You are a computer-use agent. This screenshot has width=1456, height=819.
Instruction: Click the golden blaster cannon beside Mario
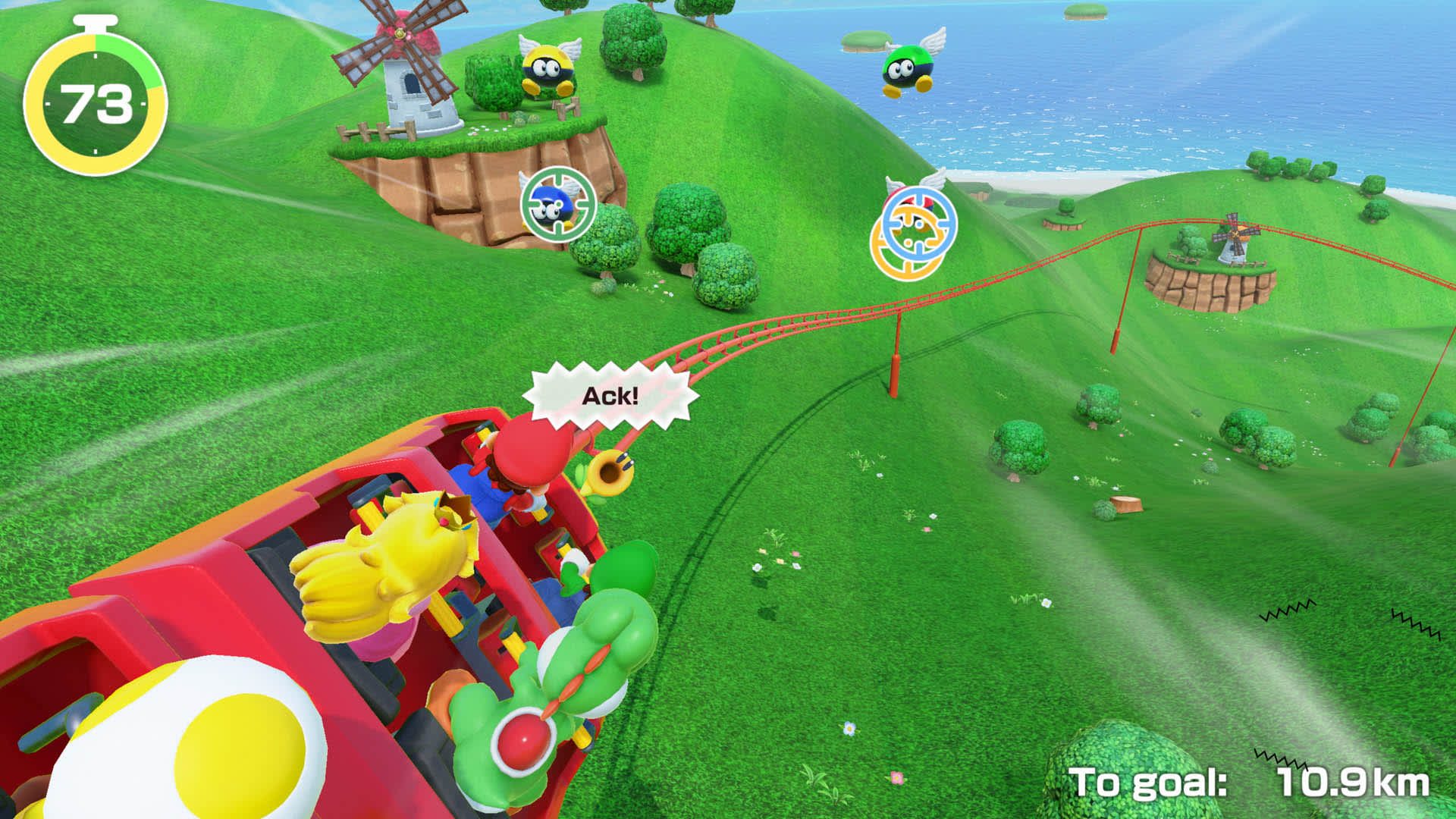click(x=611, y=472)
